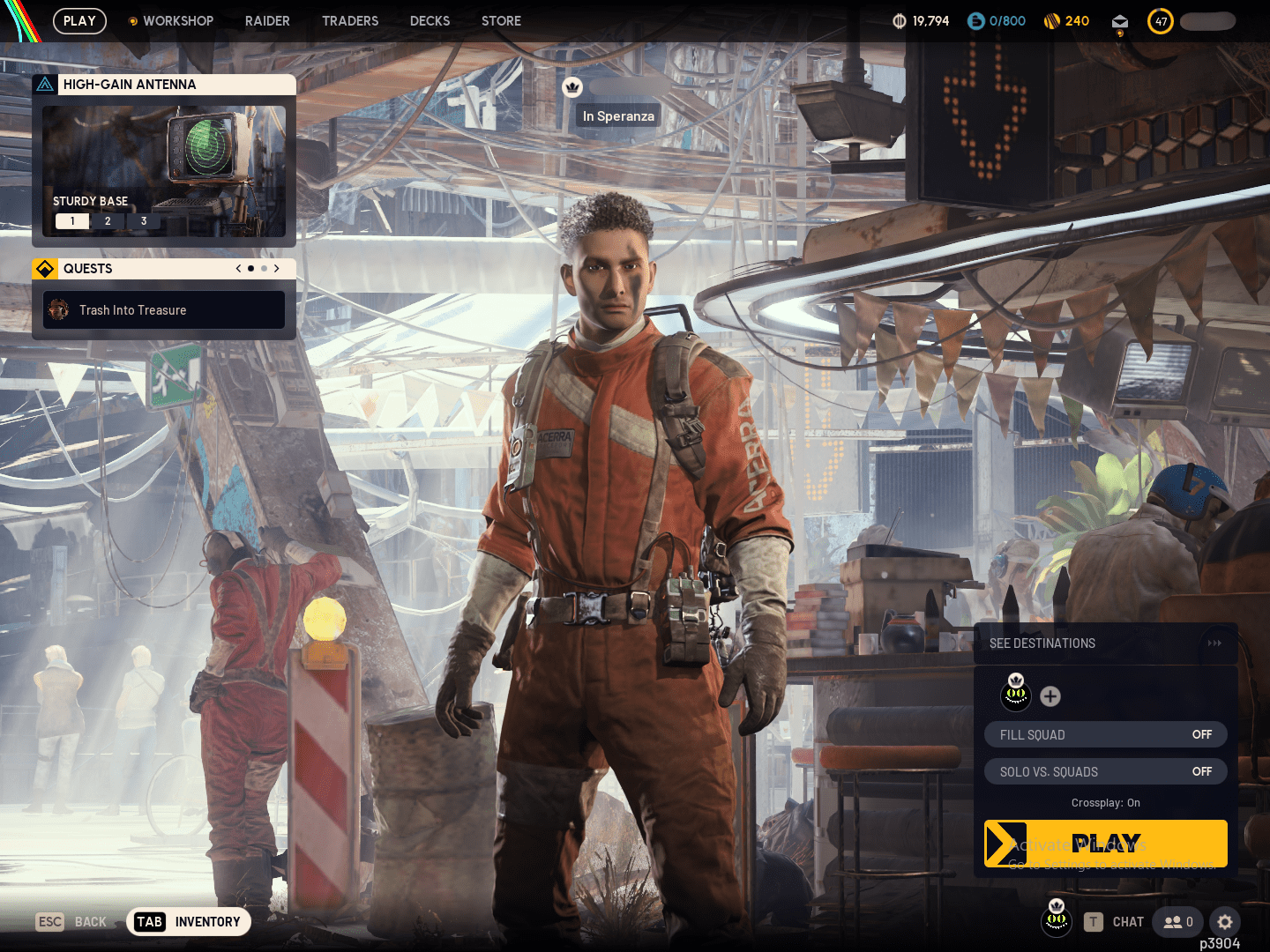Switch to the DECKS tab

(430, 20)
